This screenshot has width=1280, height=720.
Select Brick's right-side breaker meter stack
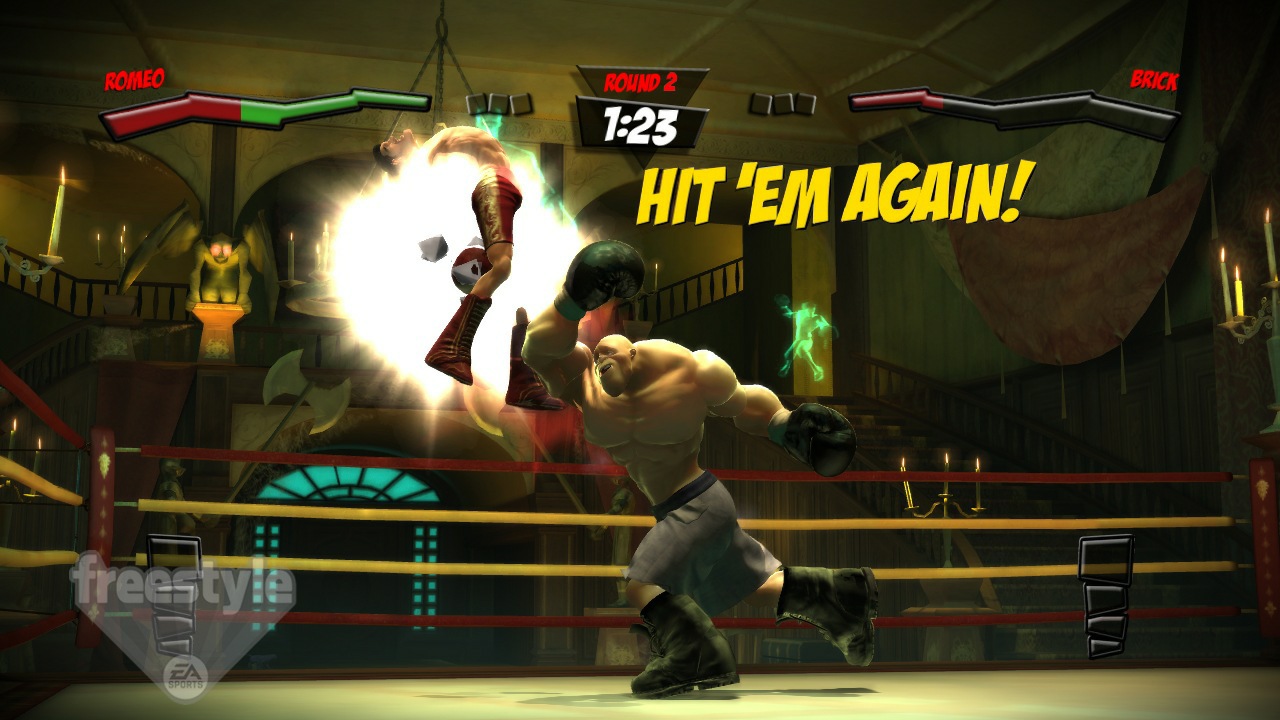pos(1103,590)
